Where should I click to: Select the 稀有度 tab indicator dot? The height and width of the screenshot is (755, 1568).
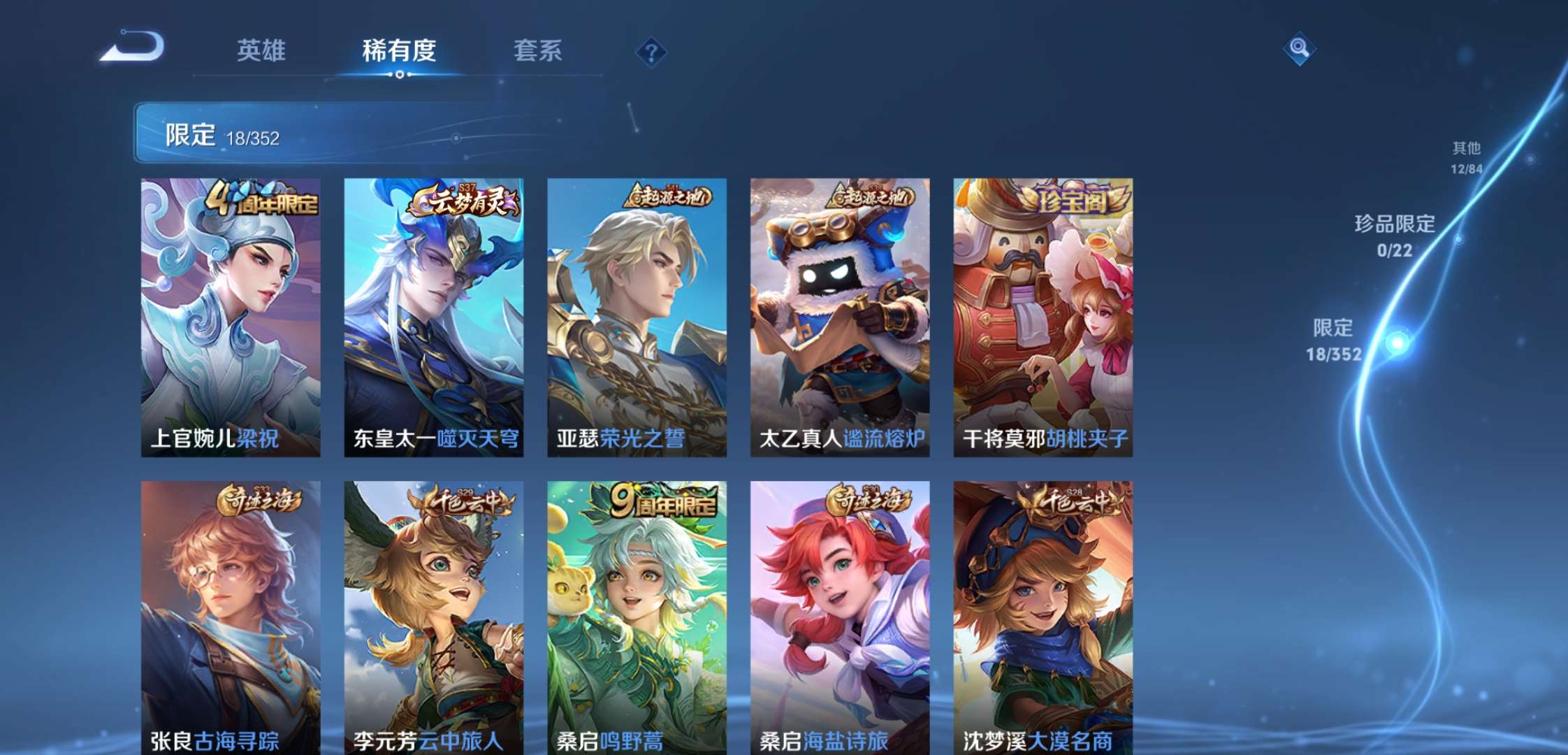click(398, 74)
